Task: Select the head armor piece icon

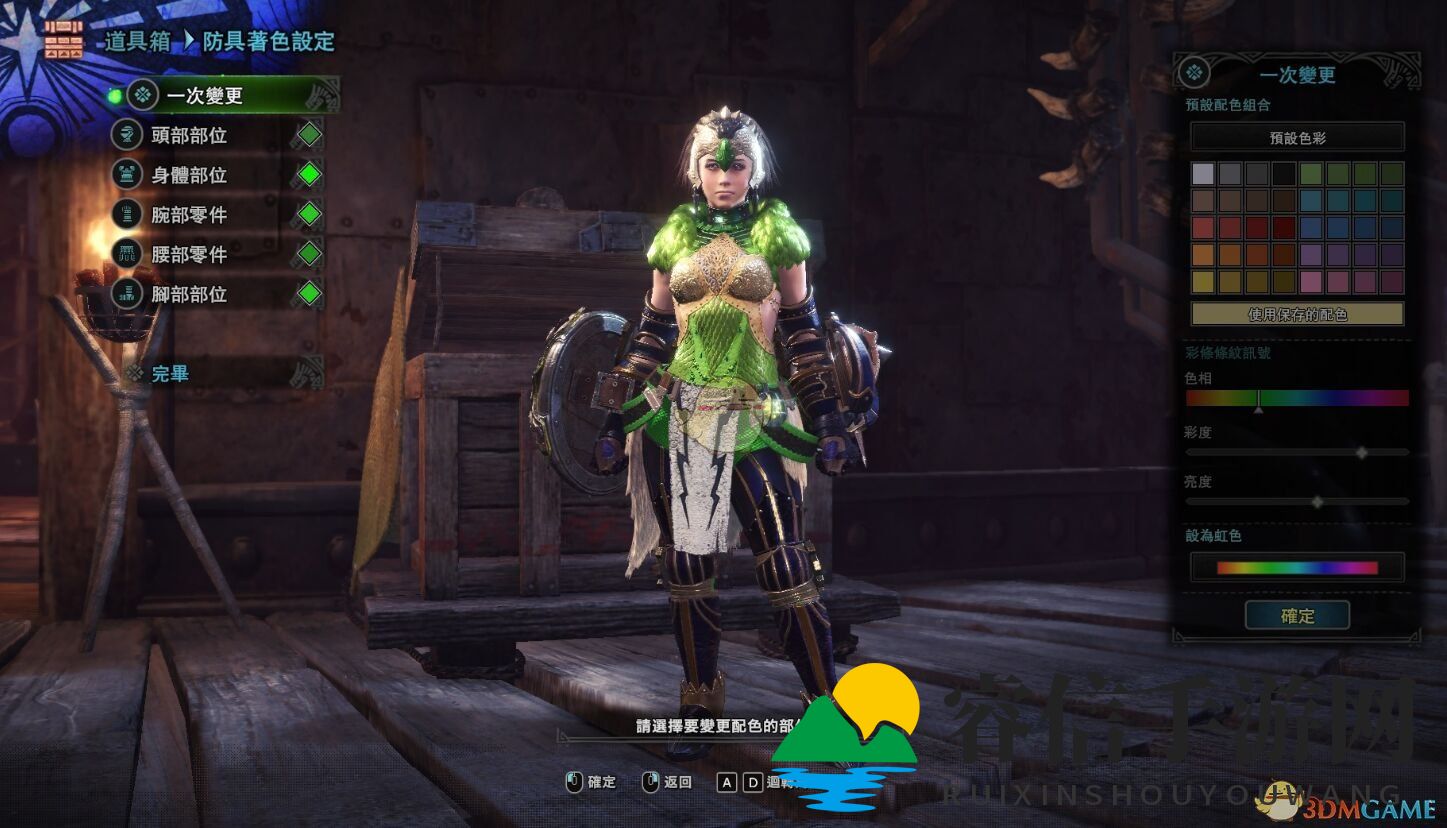Action: [126, 136]
